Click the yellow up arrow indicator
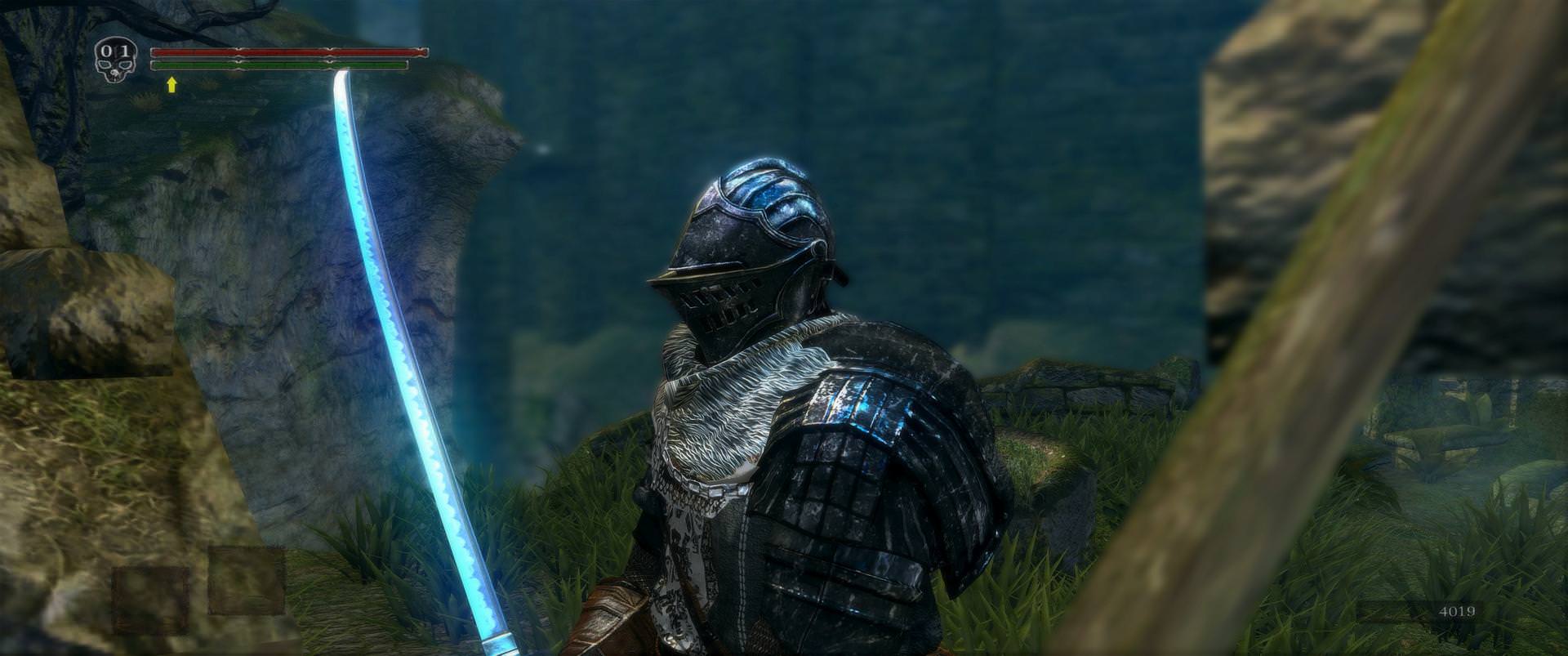 [x=173, y=85]
